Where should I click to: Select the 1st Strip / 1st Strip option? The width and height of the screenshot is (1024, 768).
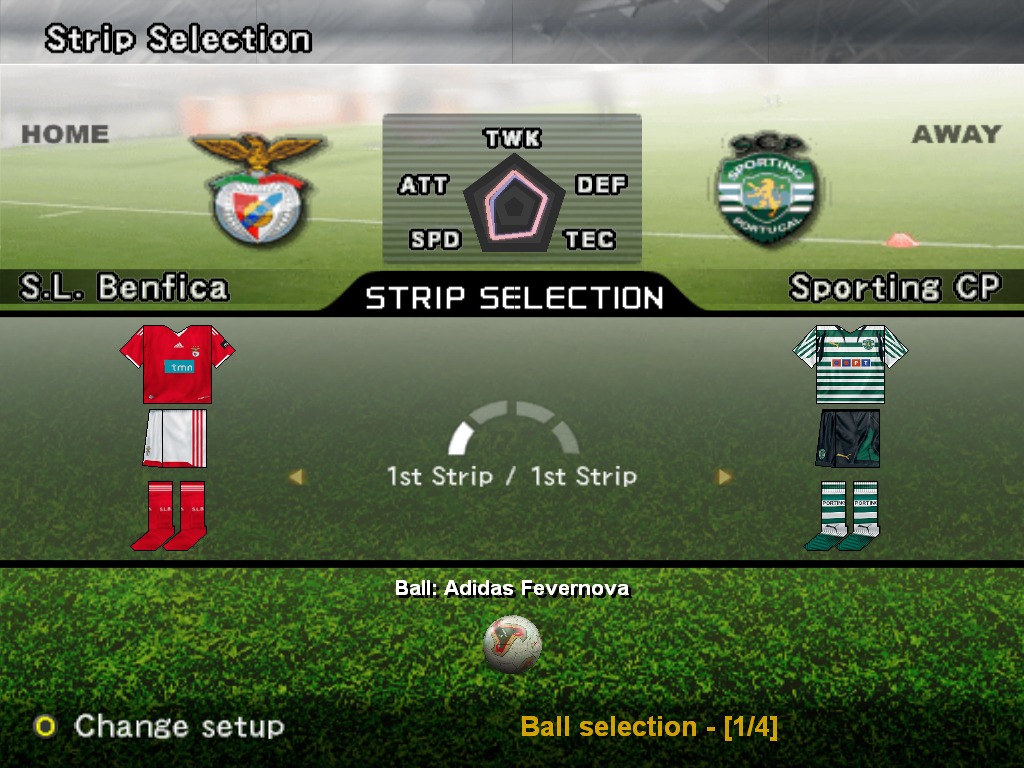[512, 476]
